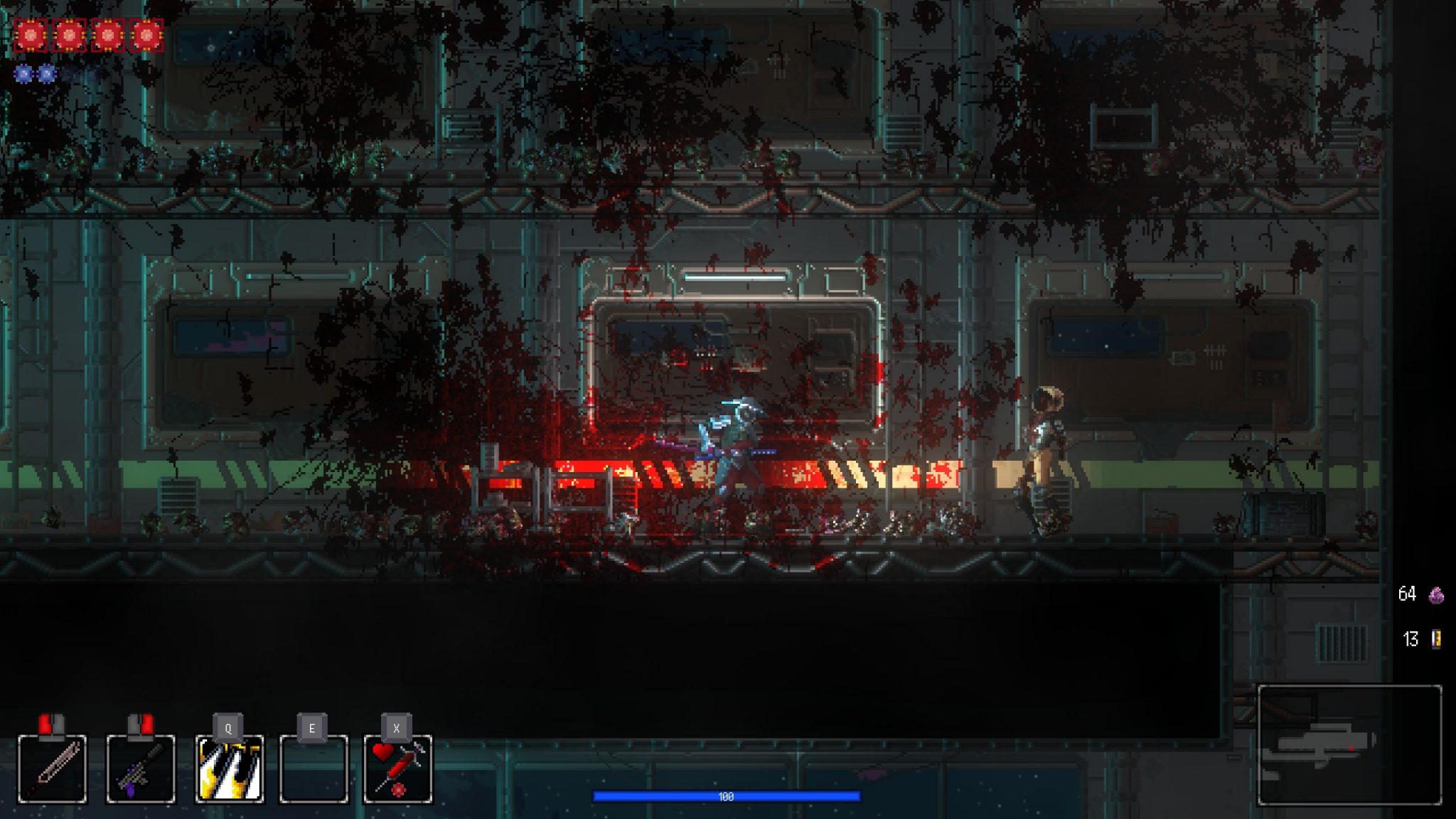Select the purple rifle weapon slot
The width and height of the screenshot is (1456, 819).
[x=140, y=769]
